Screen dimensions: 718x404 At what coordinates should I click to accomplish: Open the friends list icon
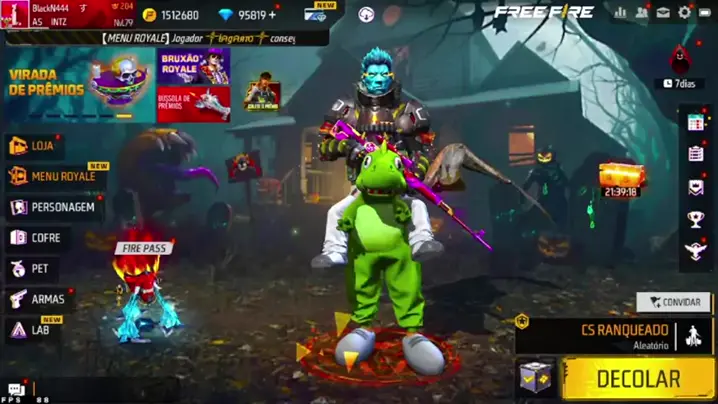(641, 13)
